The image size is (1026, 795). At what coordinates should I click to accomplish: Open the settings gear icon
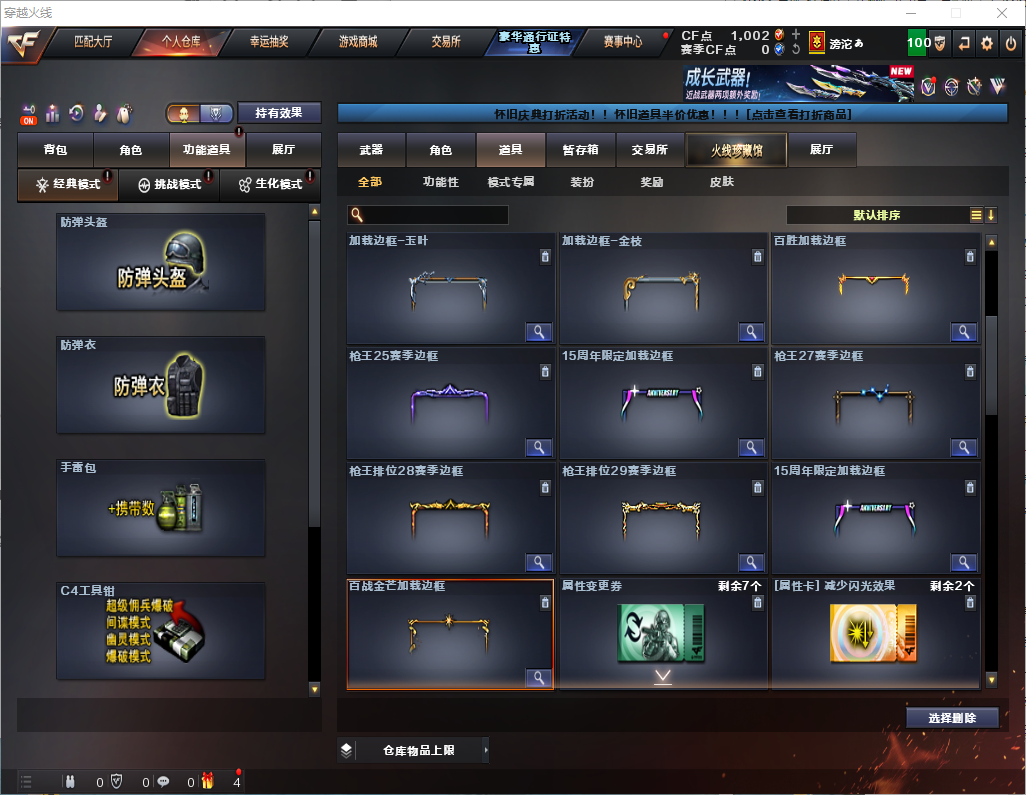[987, 42]
